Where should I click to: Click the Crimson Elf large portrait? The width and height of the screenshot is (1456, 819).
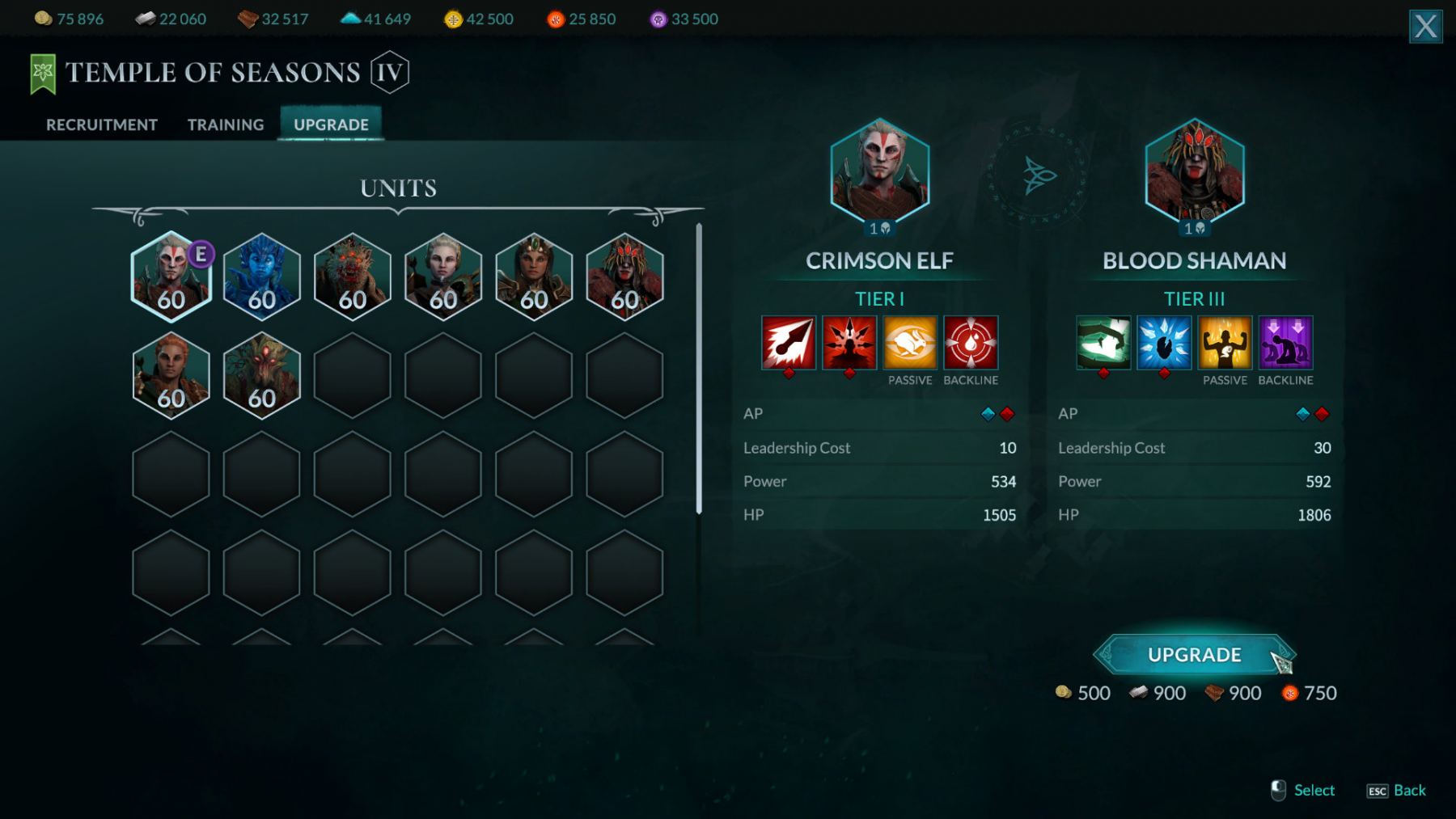pos(880,172)
